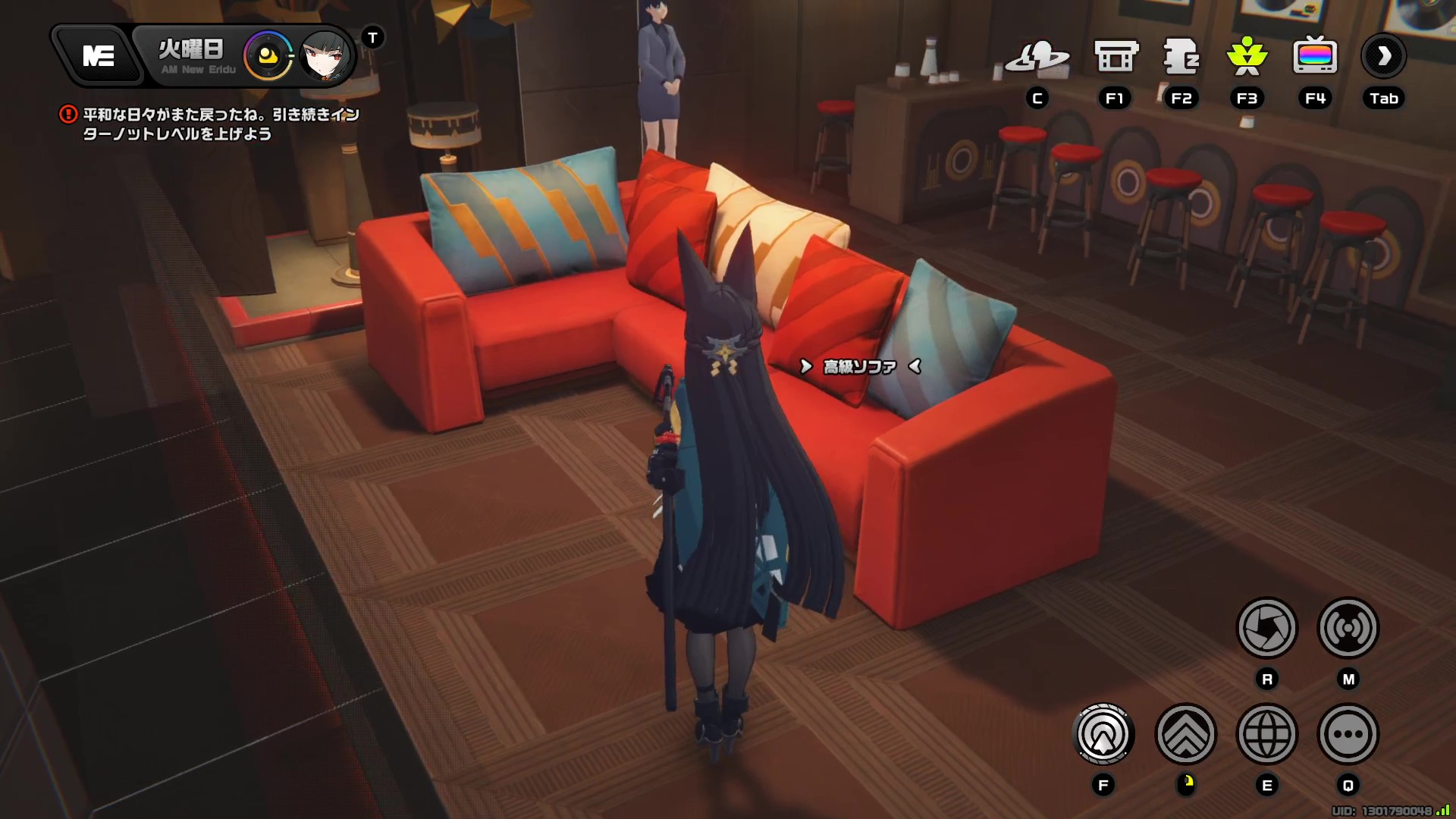1456x819 pixels.
Task: Open the arcade store icon labeled F1
Action: tap(1115, 55)
